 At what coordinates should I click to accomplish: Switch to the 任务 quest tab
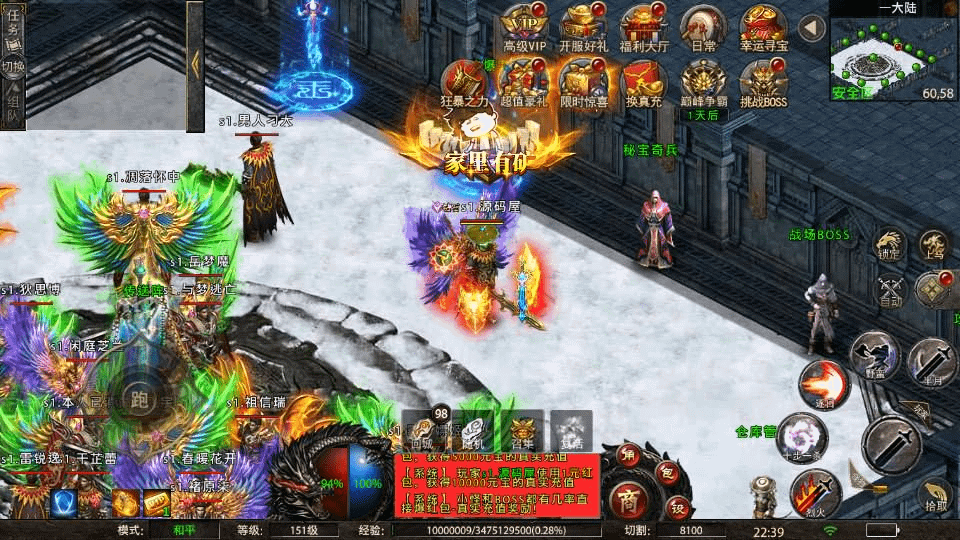click(x=13, y=29)
